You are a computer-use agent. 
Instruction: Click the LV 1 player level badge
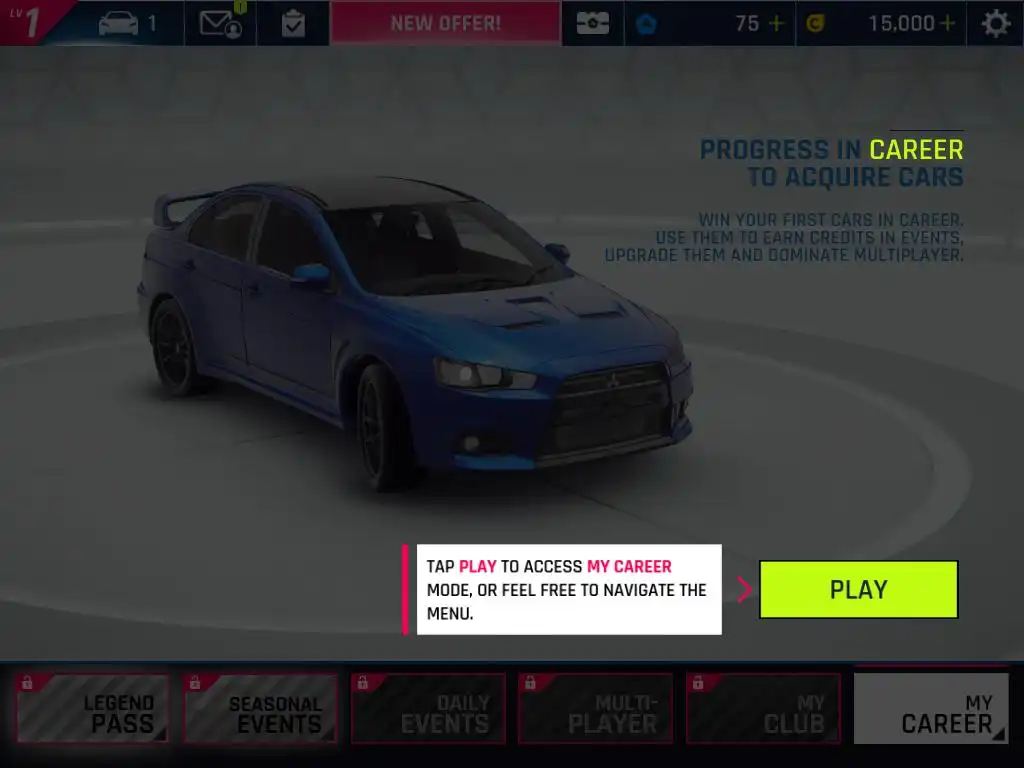tap(30, 22)
